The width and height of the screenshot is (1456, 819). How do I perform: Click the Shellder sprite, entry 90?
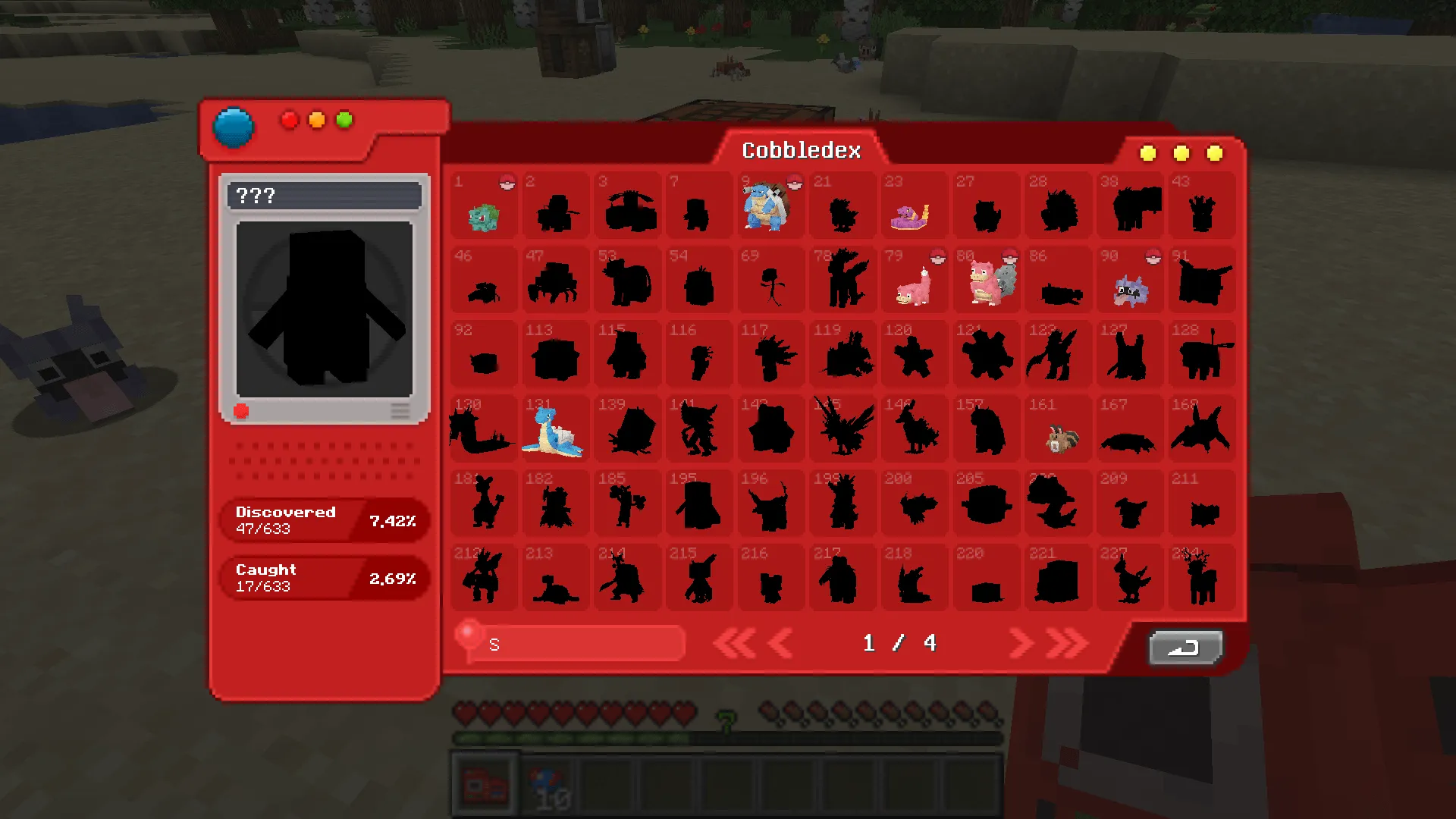point(1129,288)
